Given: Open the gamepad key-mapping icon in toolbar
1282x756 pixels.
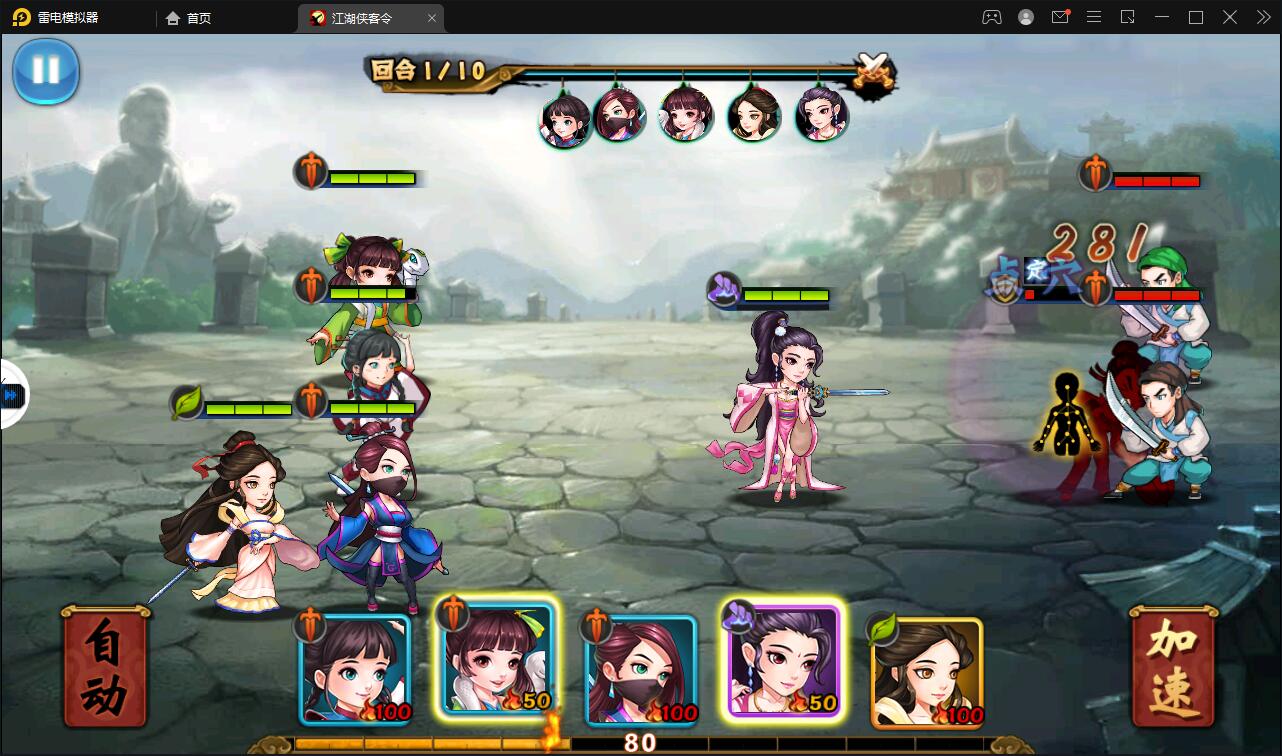Looking at the screenshot, I should coord(991,17).
